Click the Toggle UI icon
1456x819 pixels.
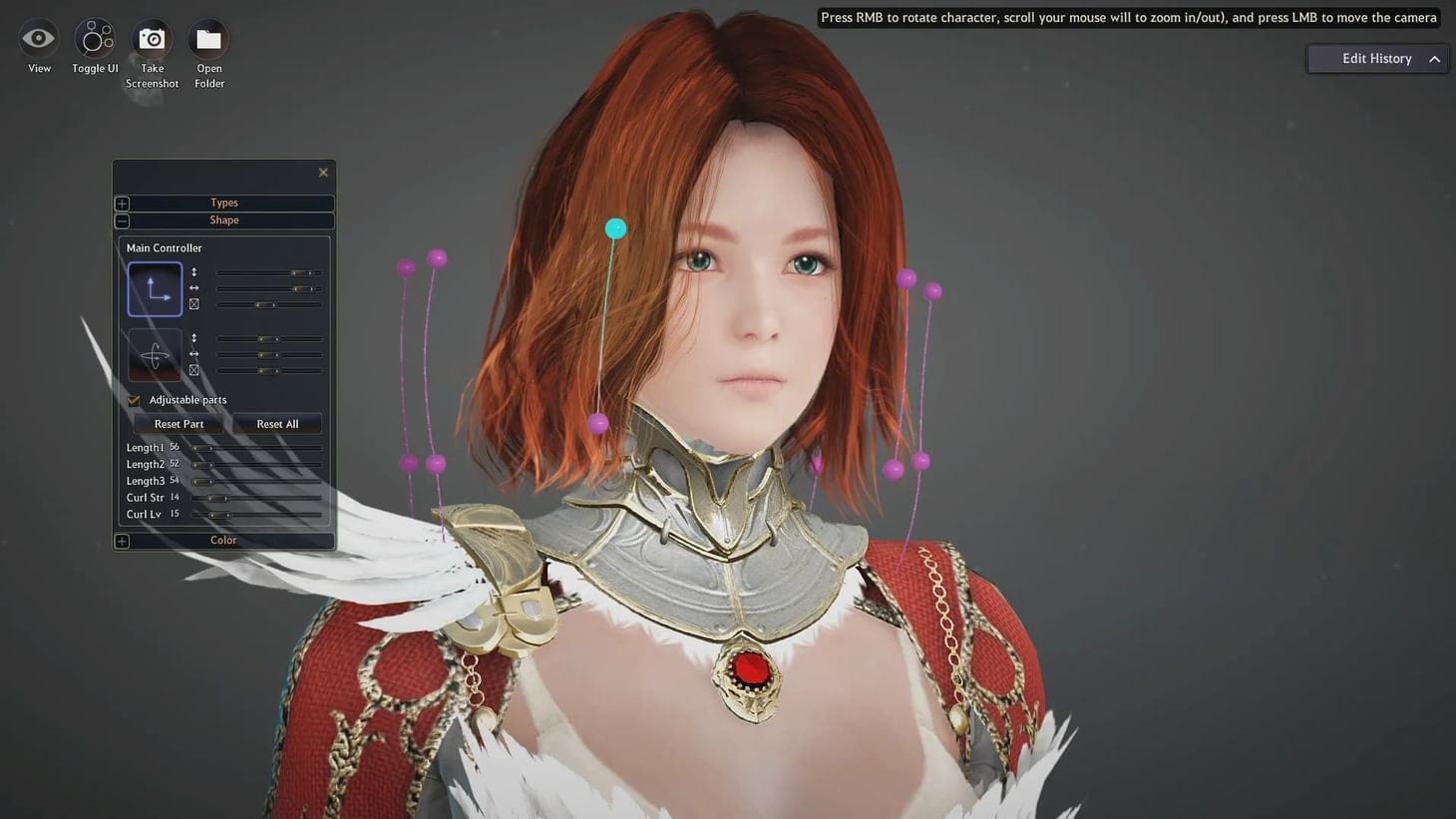pos(94,37)
